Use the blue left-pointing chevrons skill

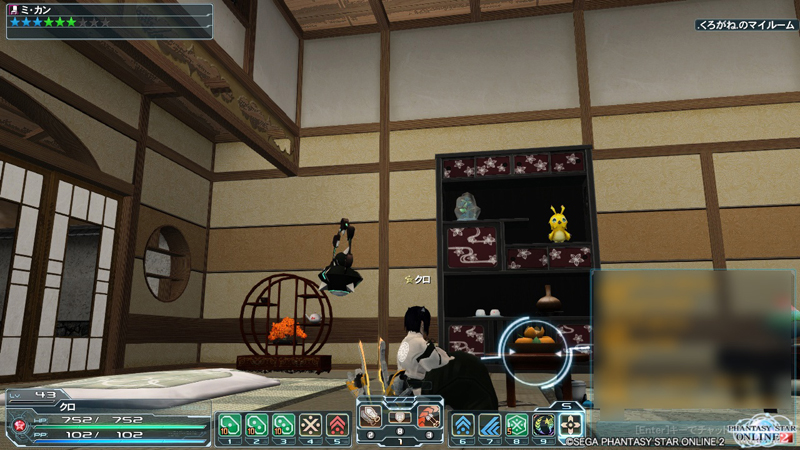coord(490,424)
